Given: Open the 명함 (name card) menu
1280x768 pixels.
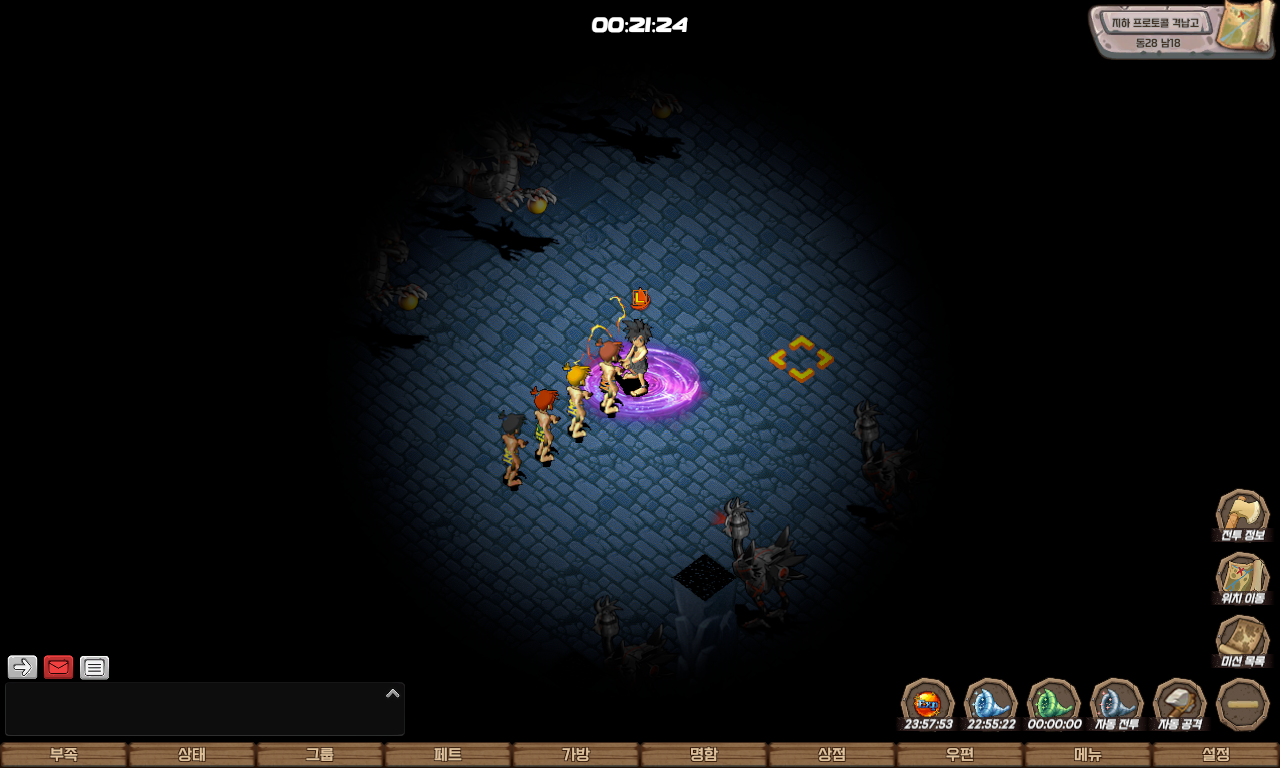Looking at the screenshot, I should pos(704,755).
